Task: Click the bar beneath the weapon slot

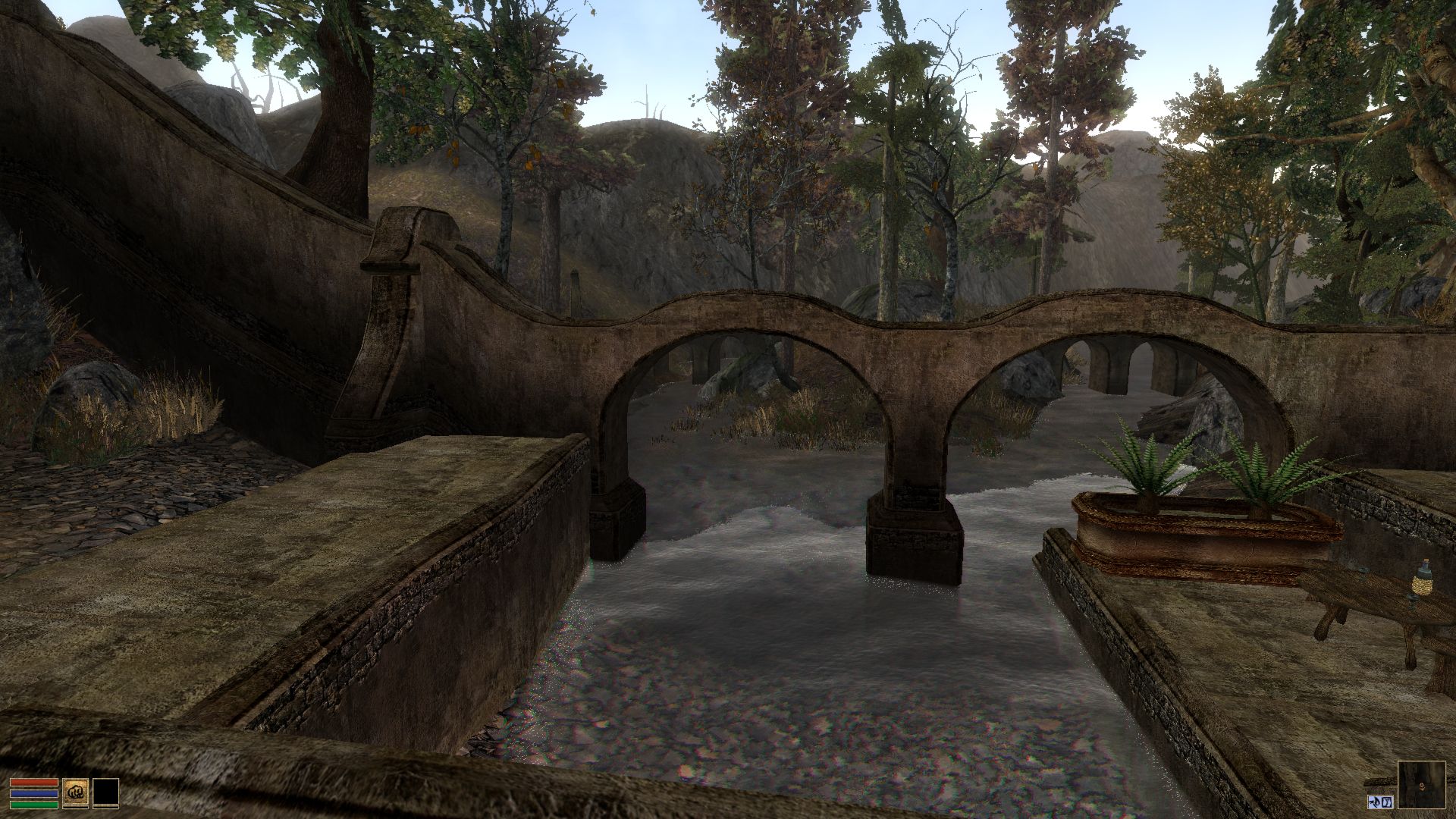Action: [76, 808]
